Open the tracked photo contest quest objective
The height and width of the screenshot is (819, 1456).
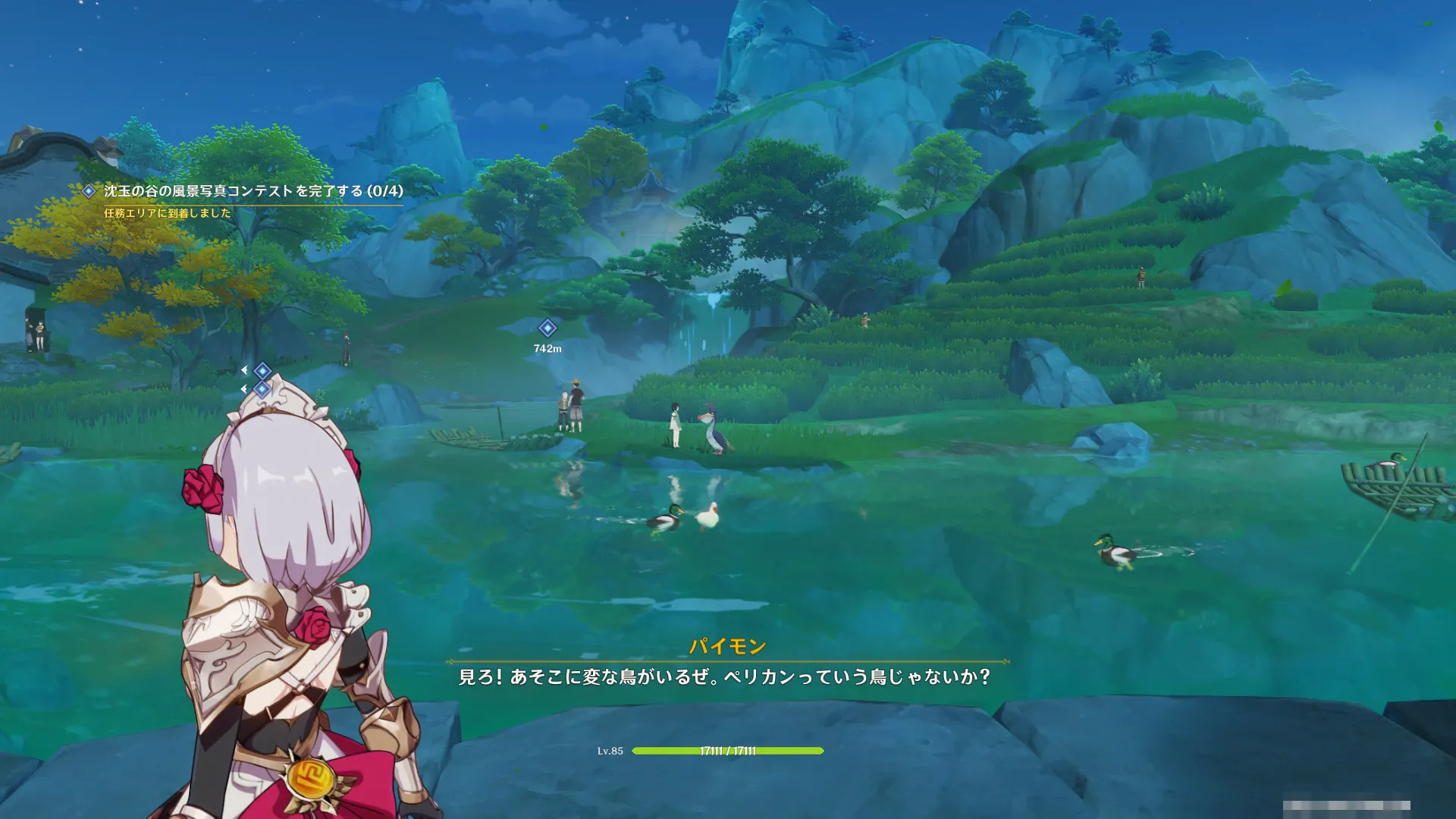(x=253, y=191)
